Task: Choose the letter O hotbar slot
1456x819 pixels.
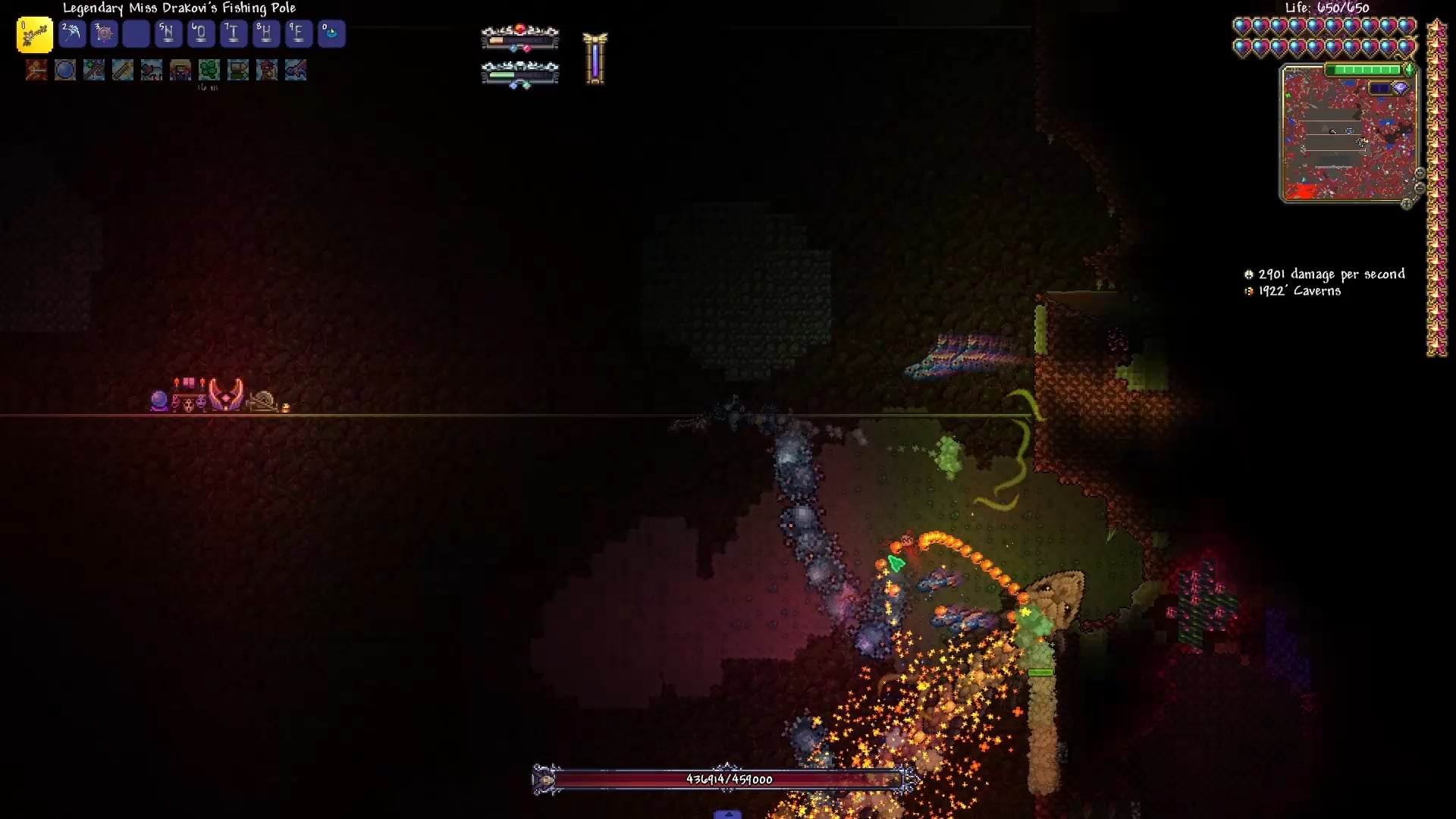Action: (200, 34)
